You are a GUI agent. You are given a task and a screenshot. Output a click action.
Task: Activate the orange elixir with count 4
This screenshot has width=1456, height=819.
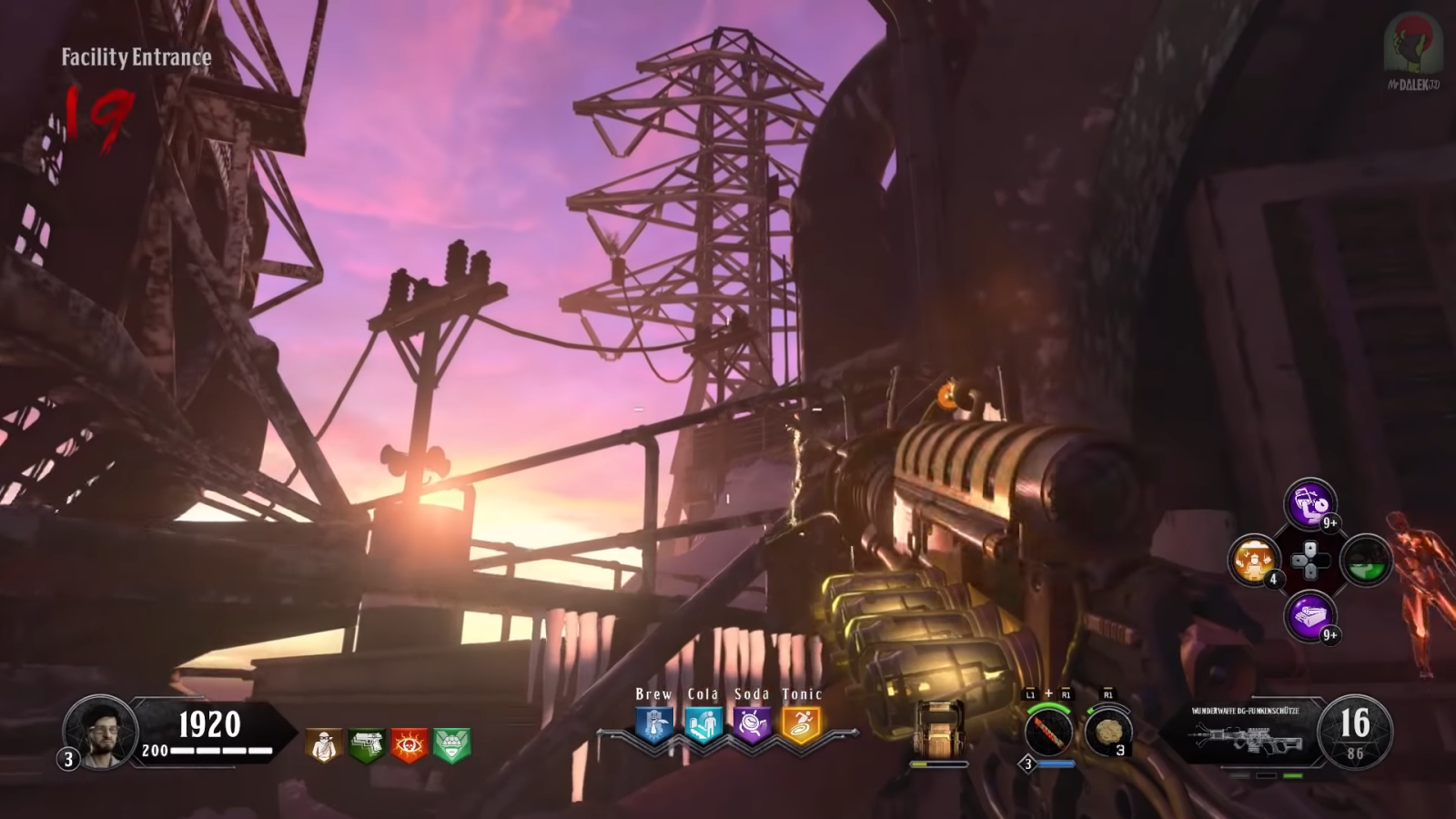pyautogui.click(x=1254, y=560)
